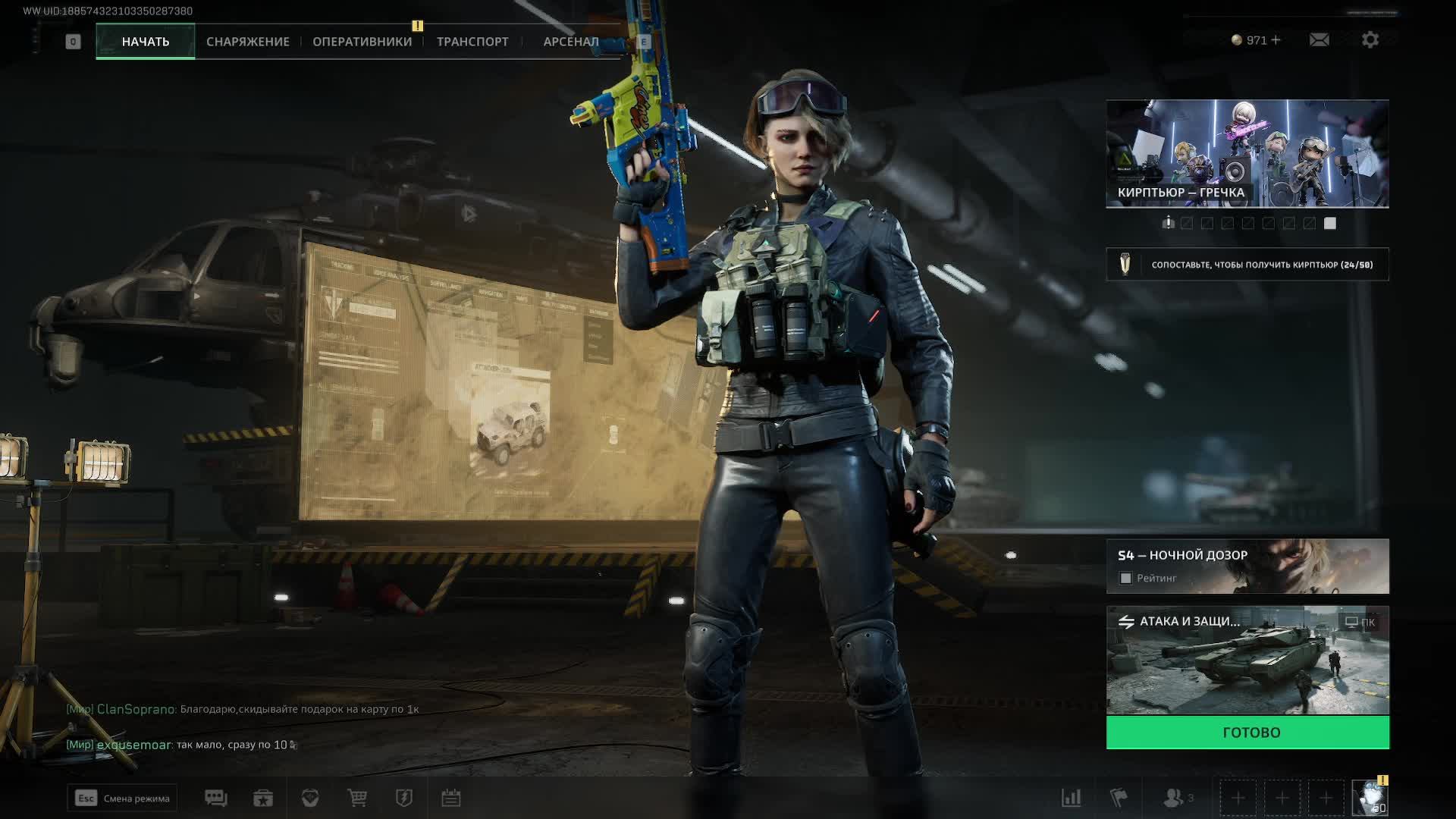
Task: Open the player profile avatar
Action: click(x=1370, y=799)
